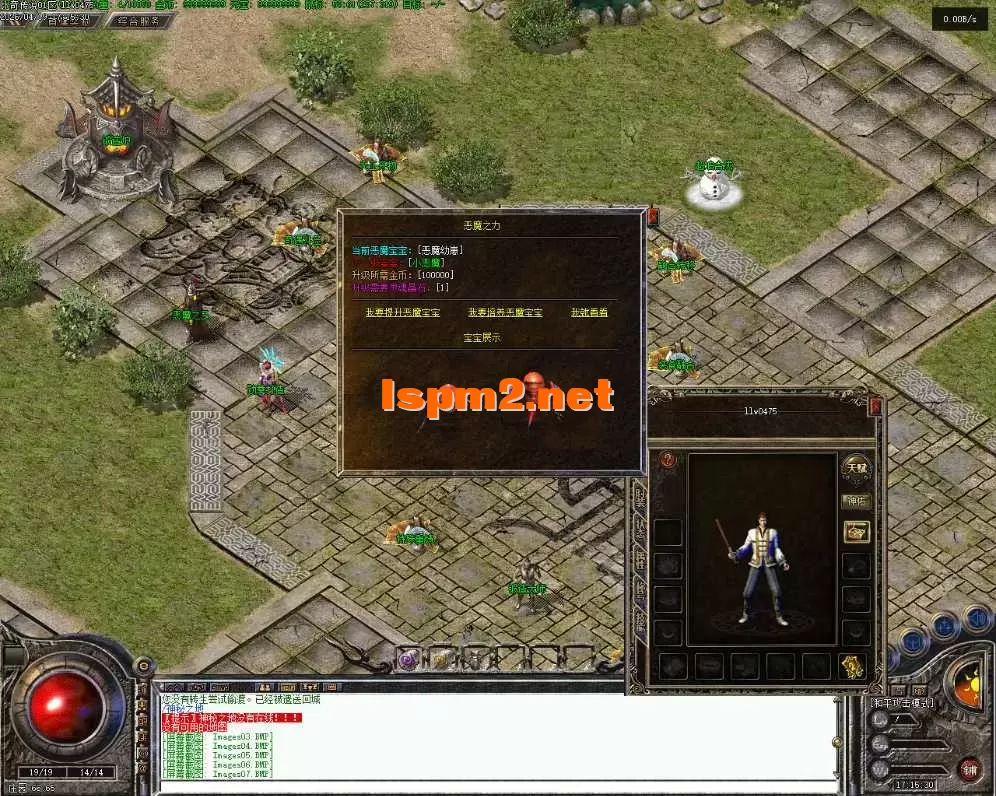This screenshot has height=796, width=996.
Task: Select the golden item in the equipment slot
Action: (x=852, y=667)
